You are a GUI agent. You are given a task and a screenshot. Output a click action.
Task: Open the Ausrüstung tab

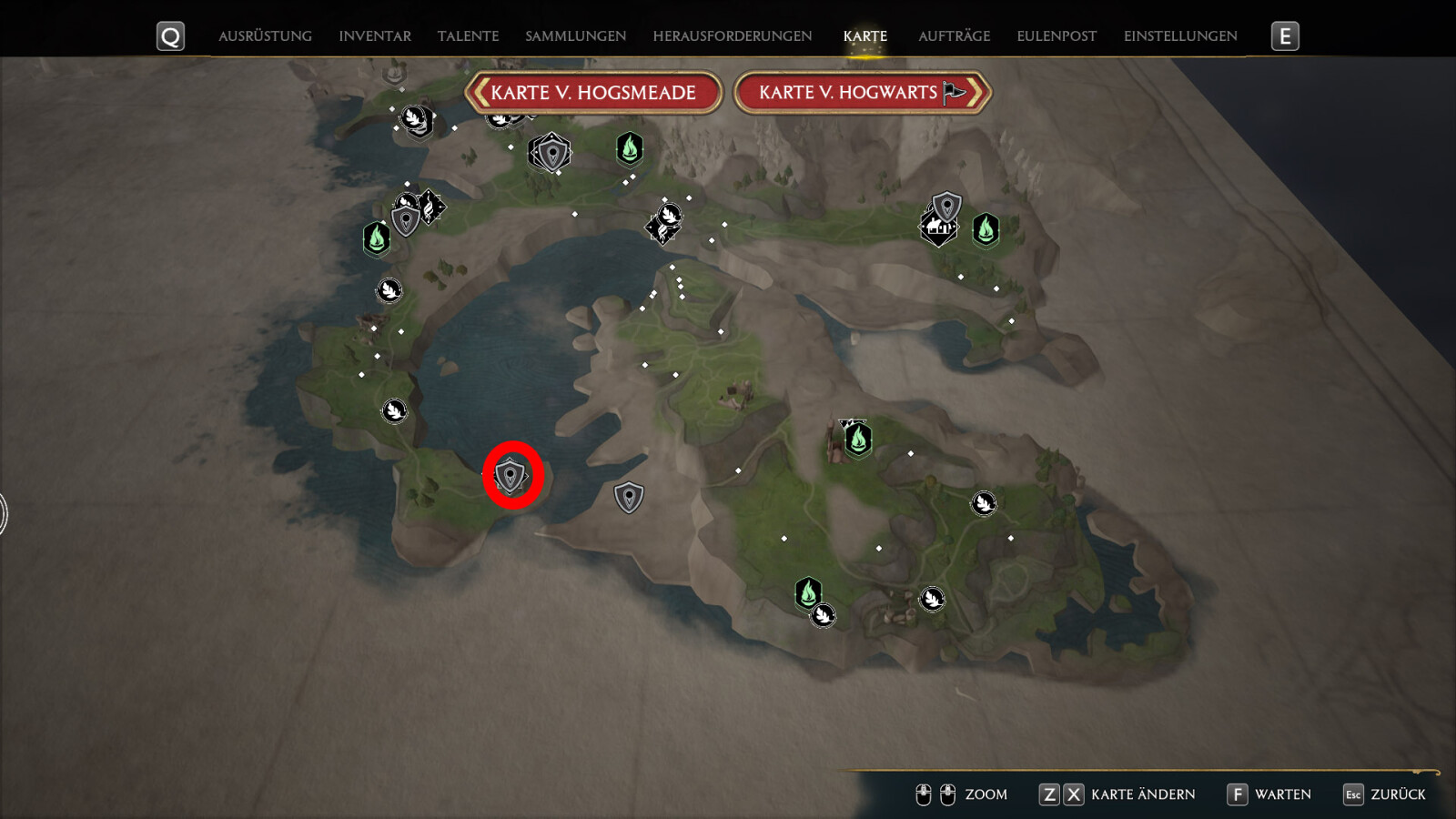click(265, 36)
